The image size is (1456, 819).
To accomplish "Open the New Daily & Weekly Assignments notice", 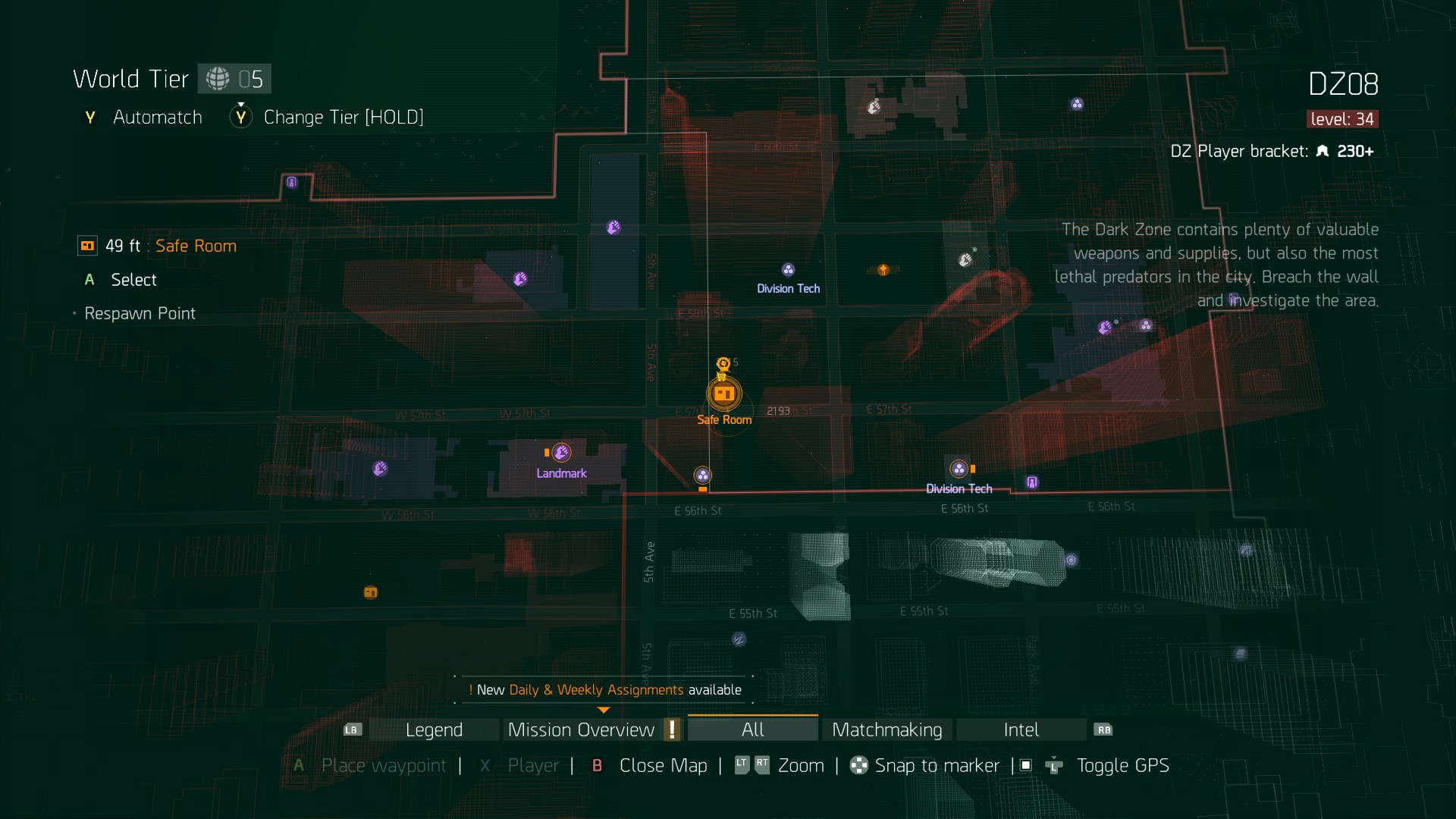I will 604,690.
